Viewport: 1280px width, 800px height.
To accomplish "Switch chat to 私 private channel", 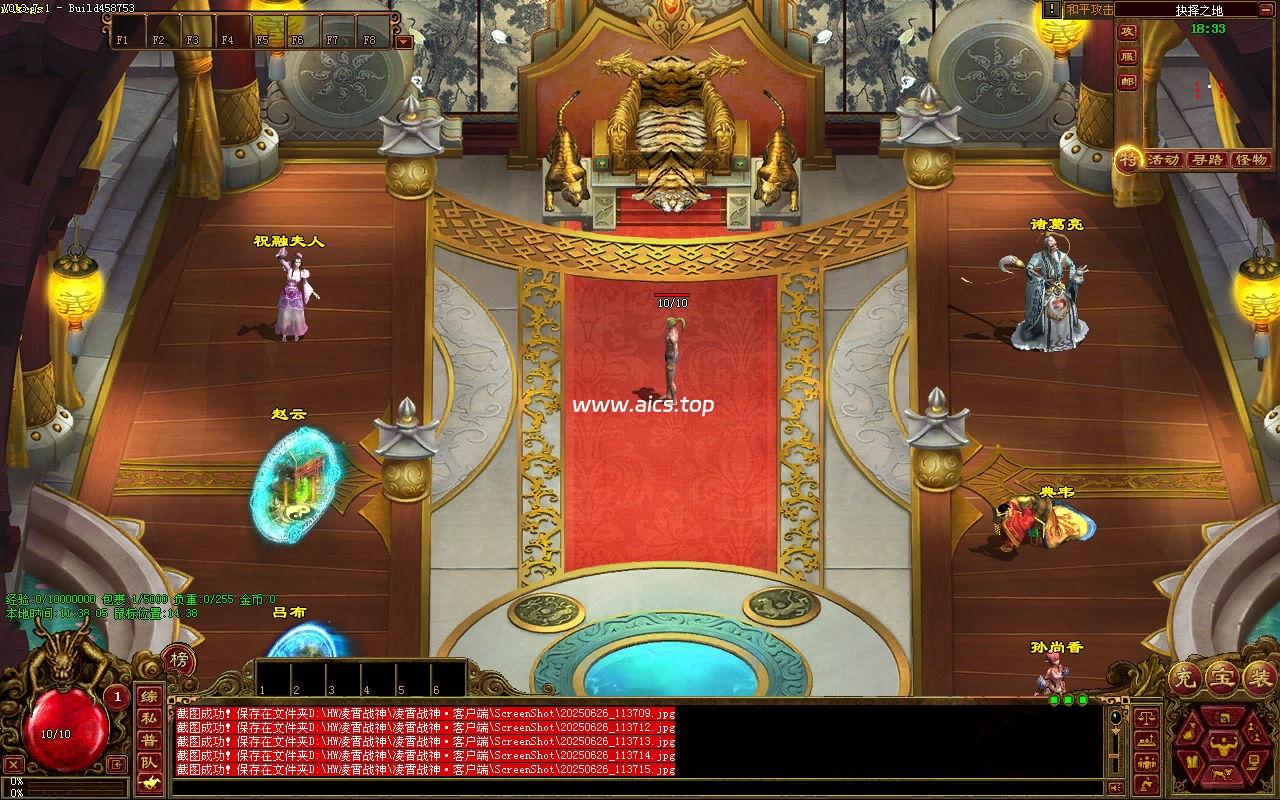I will 148,718.
